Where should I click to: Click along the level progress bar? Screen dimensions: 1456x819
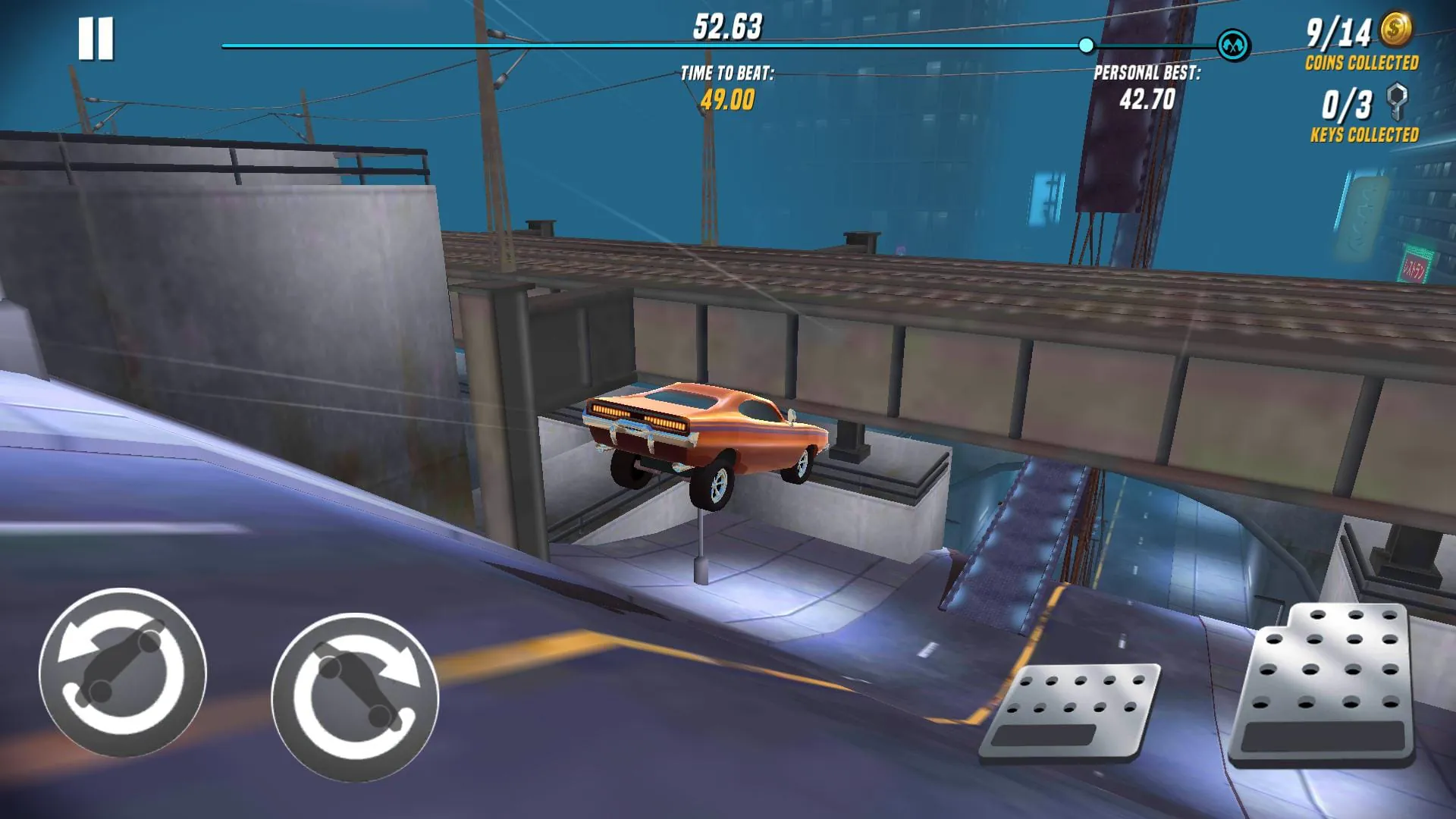coord(682,45)
